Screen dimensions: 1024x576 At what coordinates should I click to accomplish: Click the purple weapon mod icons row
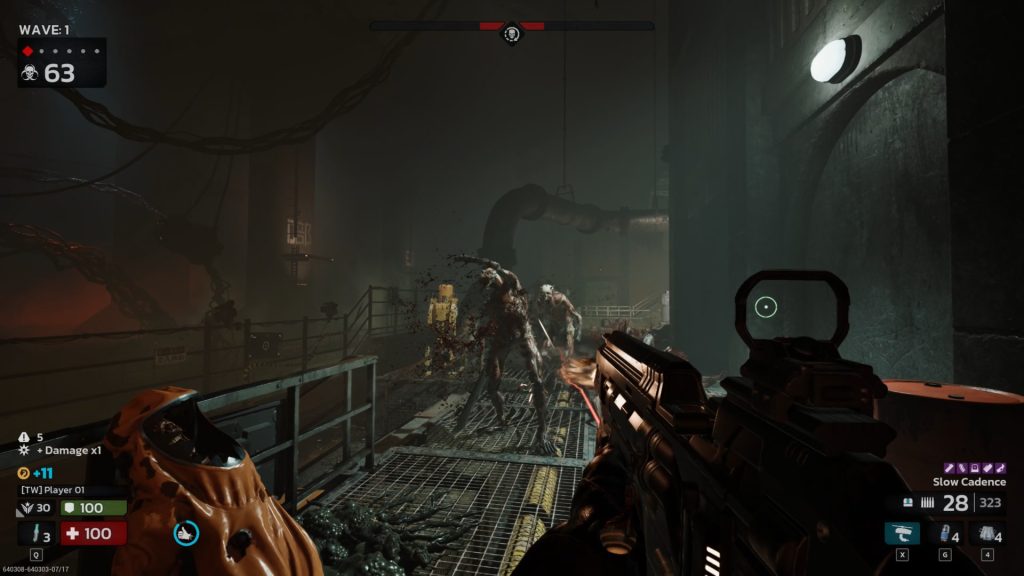971,467
